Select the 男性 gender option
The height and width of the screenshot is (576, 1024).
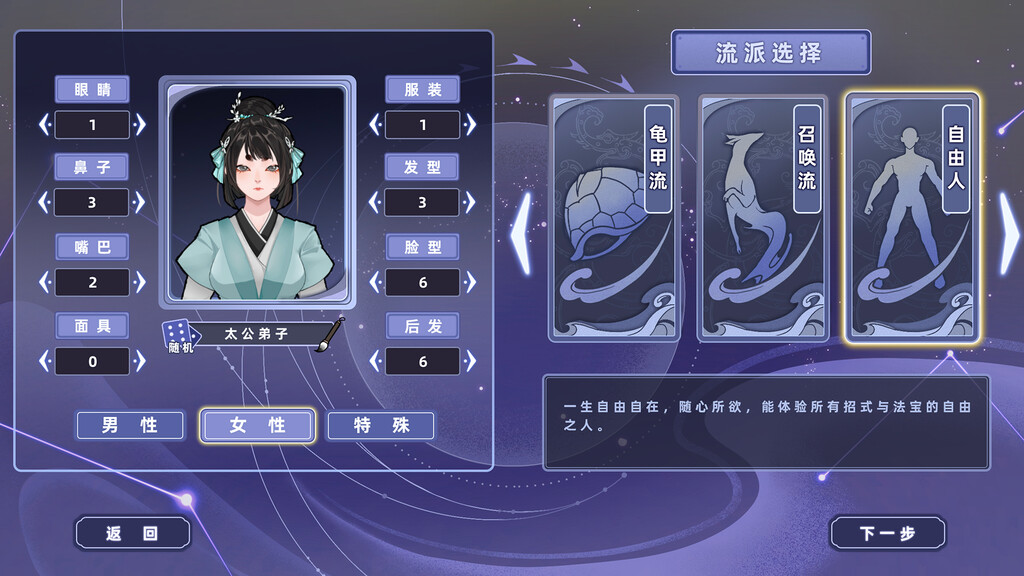pos(130,425)
